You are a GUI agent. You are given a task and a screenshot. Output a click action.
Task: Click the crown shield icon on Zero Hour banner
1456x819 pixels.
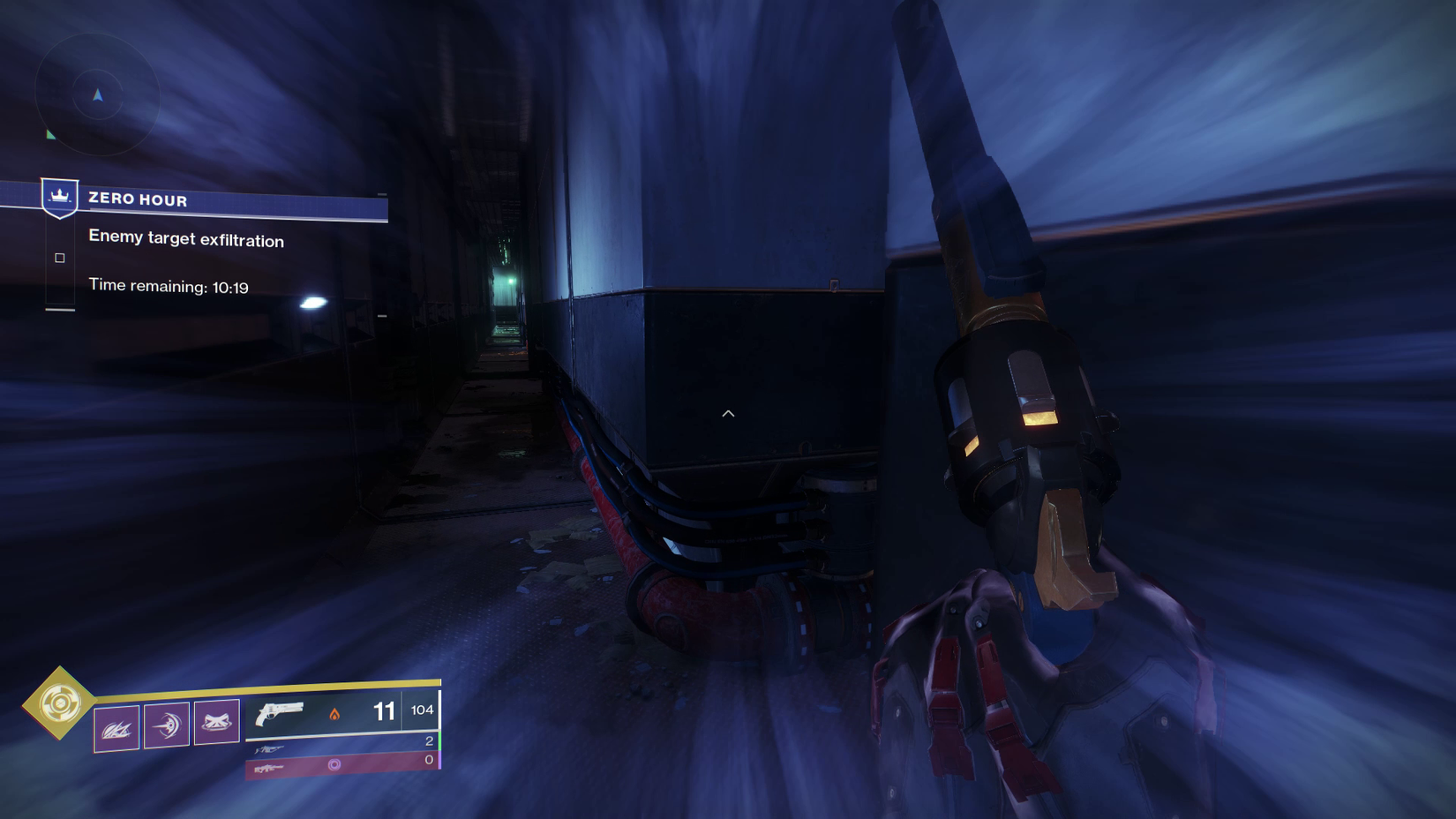[x=60, y=197]
